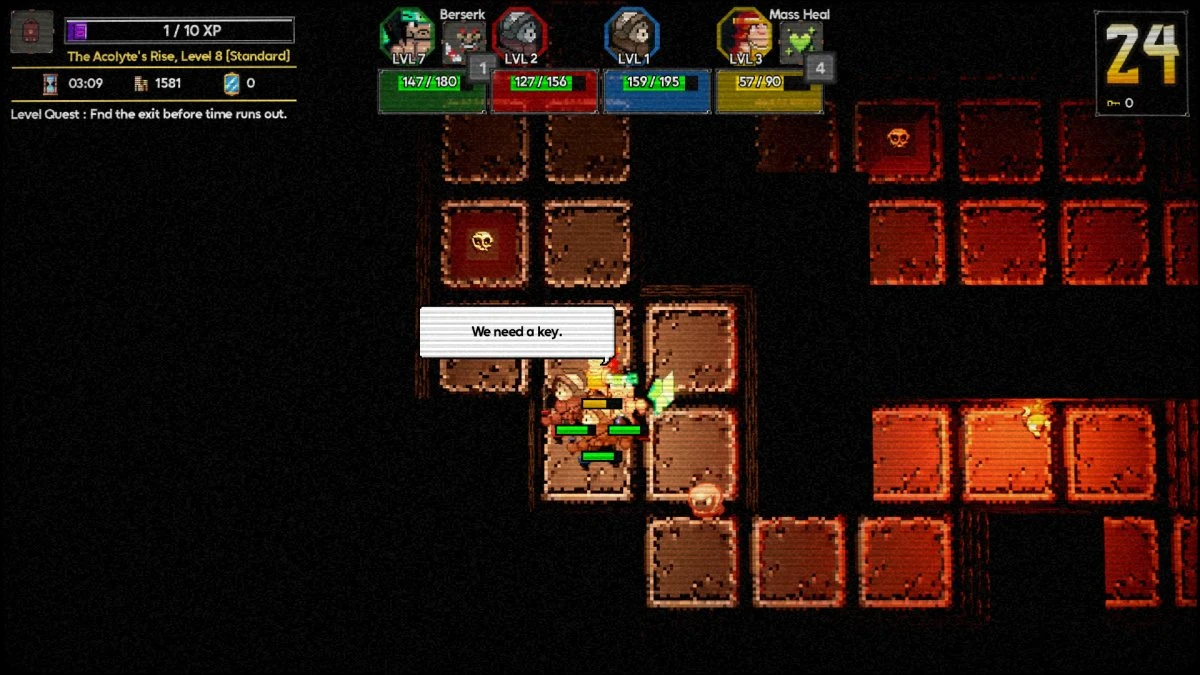Choose the blue-framed hooded LVL 1 hero
Image resolution: width=1200 pixels, height=675 pixels.
pos(632,35)
